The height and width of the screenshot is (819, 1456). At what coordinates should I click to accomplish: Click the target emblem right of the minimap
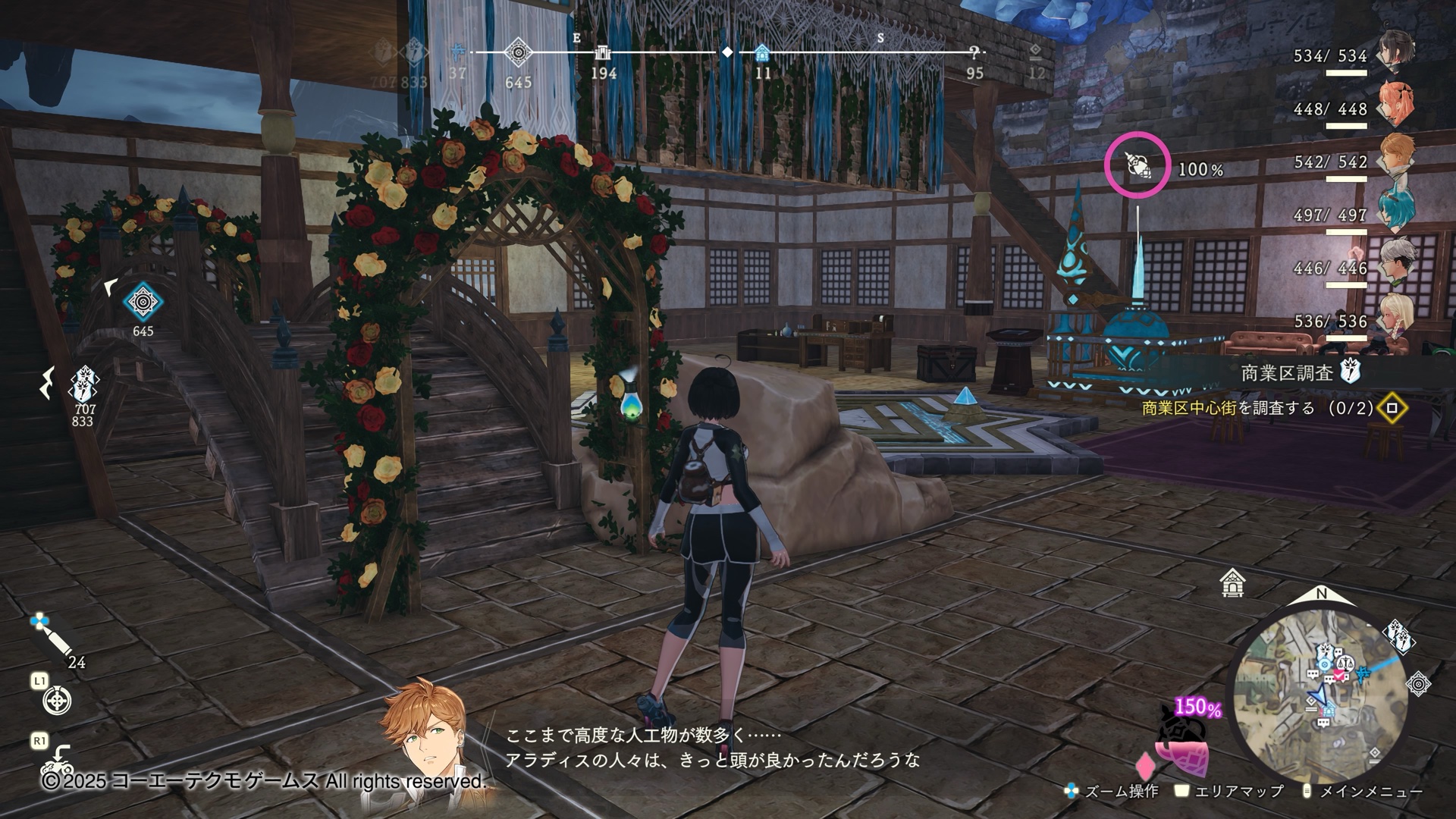pyautogui.click(x=1419, y=684)
